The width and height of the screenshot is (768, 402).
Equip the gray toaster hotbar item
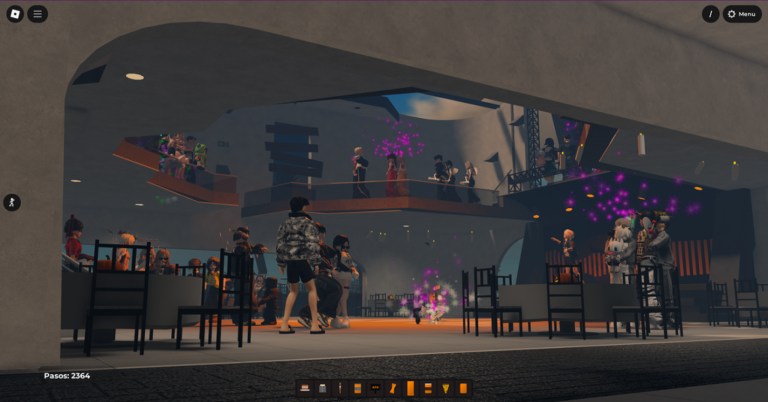pos(322,388)
